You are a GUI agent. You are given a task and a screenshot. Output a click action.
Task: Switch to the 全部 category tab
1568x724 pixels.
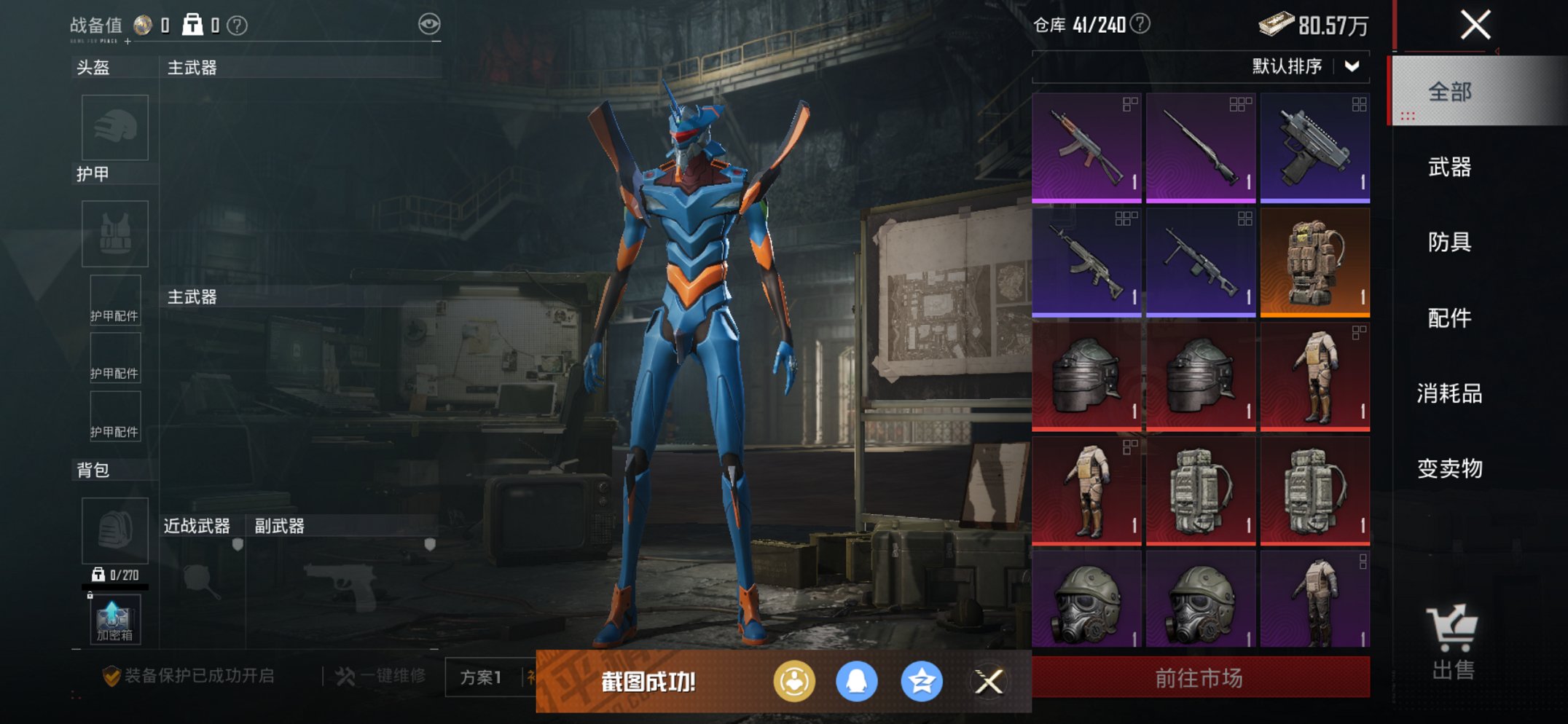pos(1450,92)
